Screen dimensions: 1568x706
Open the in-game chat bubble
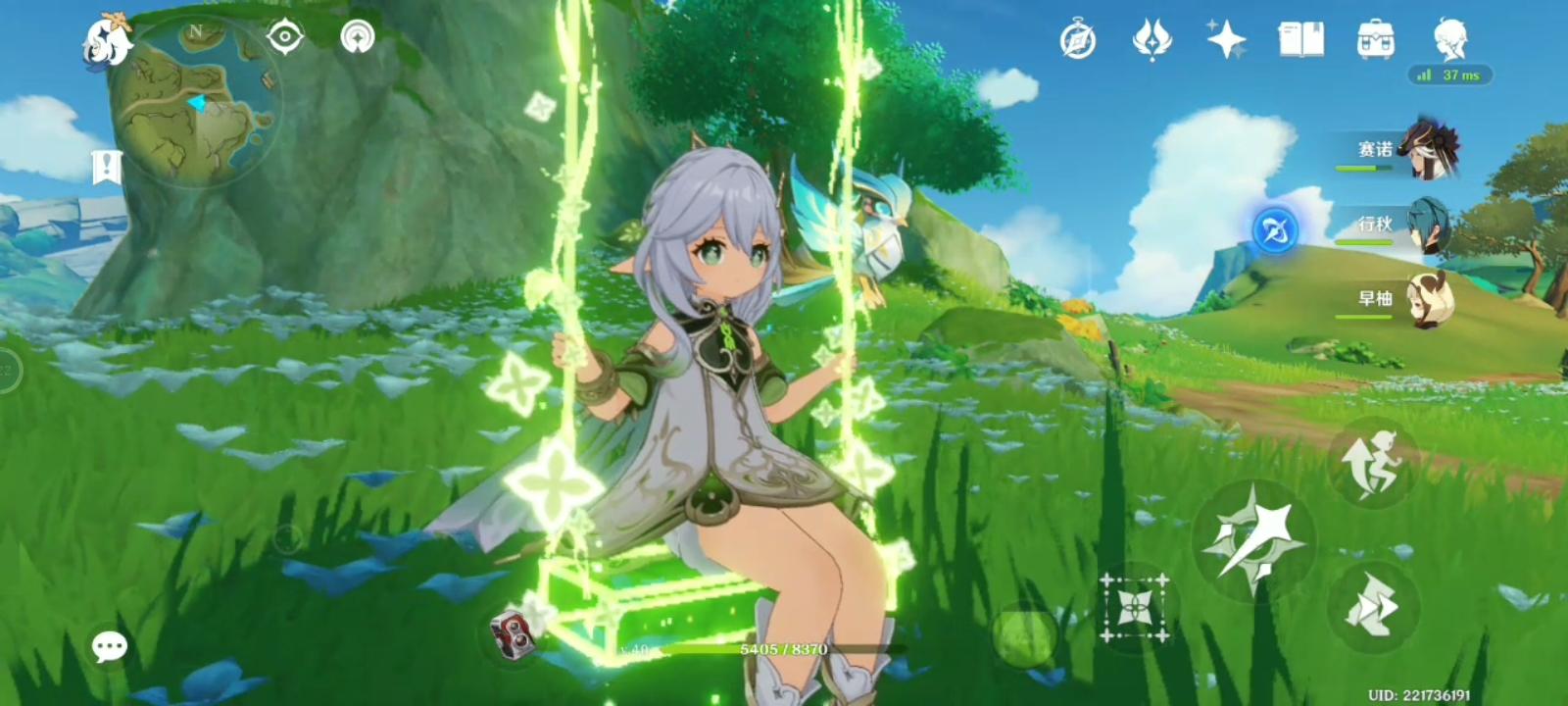click(108, 646)
